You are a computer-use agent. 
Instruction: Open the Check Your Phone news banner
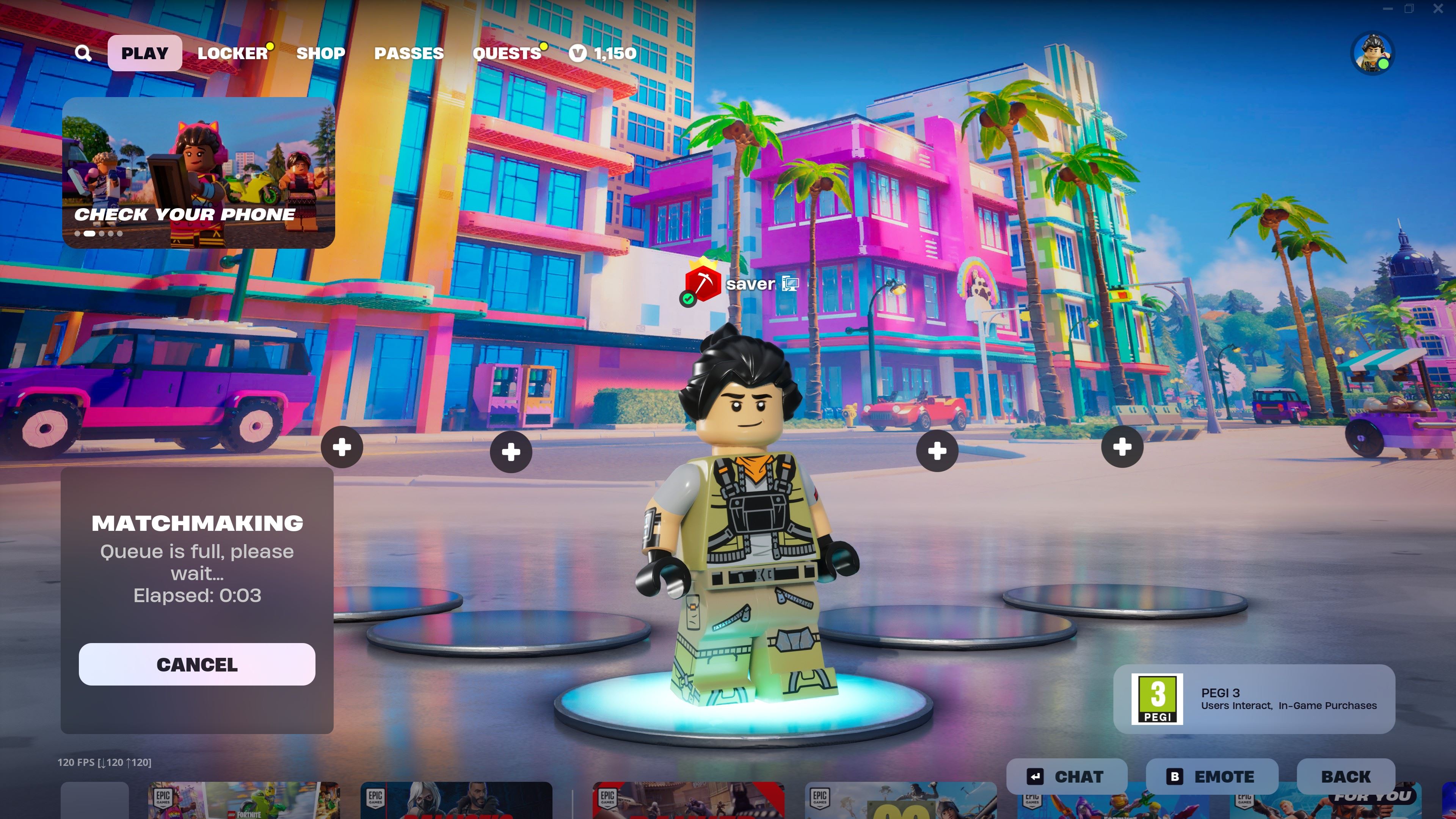point(198,173)
